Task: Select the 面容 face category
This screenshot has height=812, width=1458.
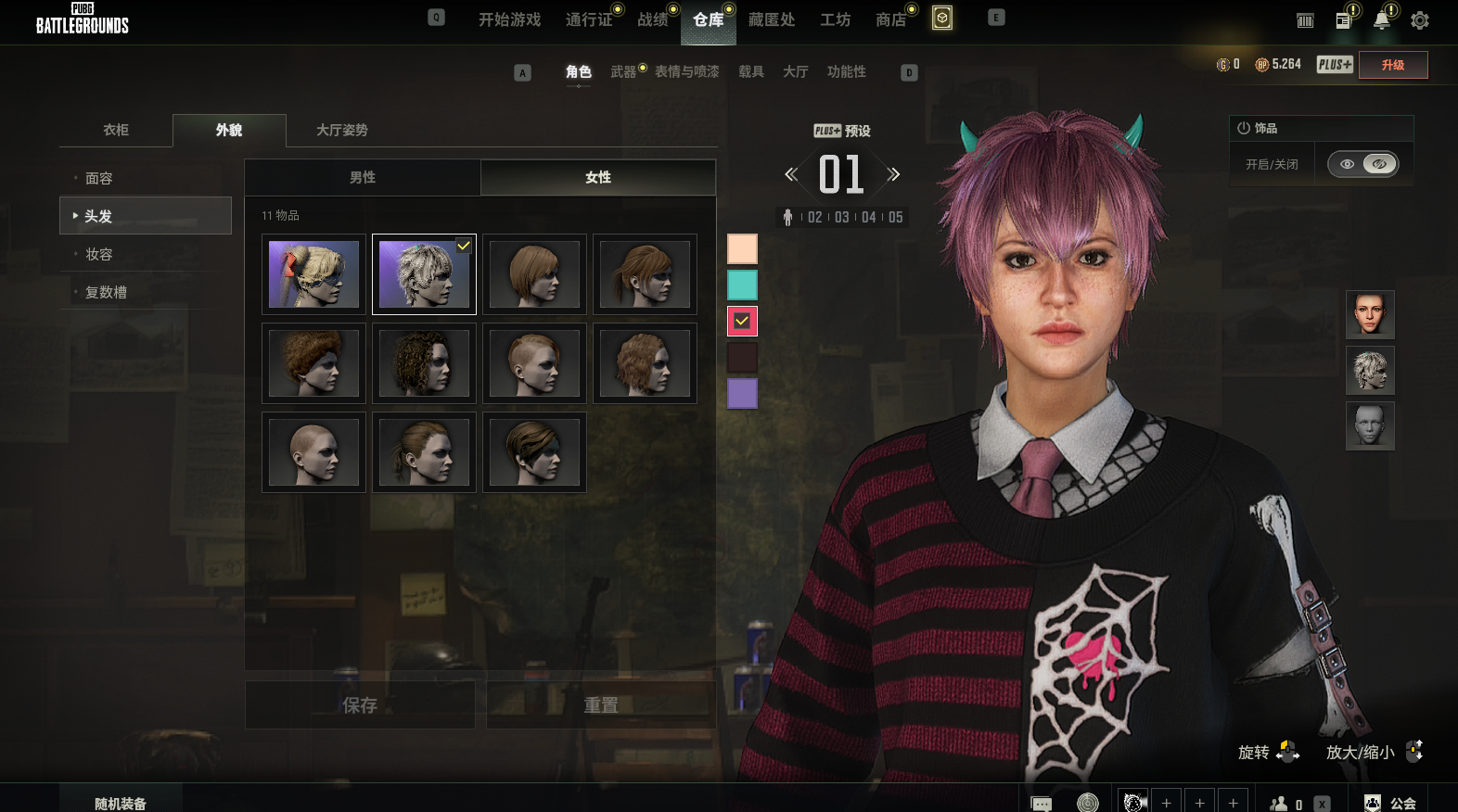Action: (99, 178)
